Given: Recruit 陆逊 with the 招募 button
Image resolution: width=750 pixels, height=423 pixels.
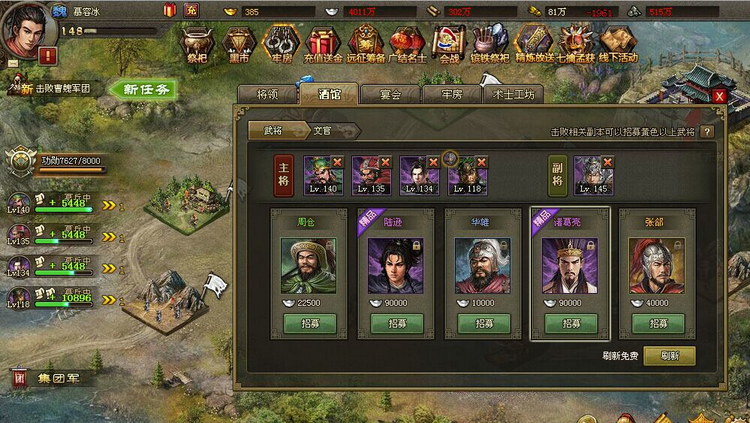Looking at the screenshot, I should tap(396, 324).
